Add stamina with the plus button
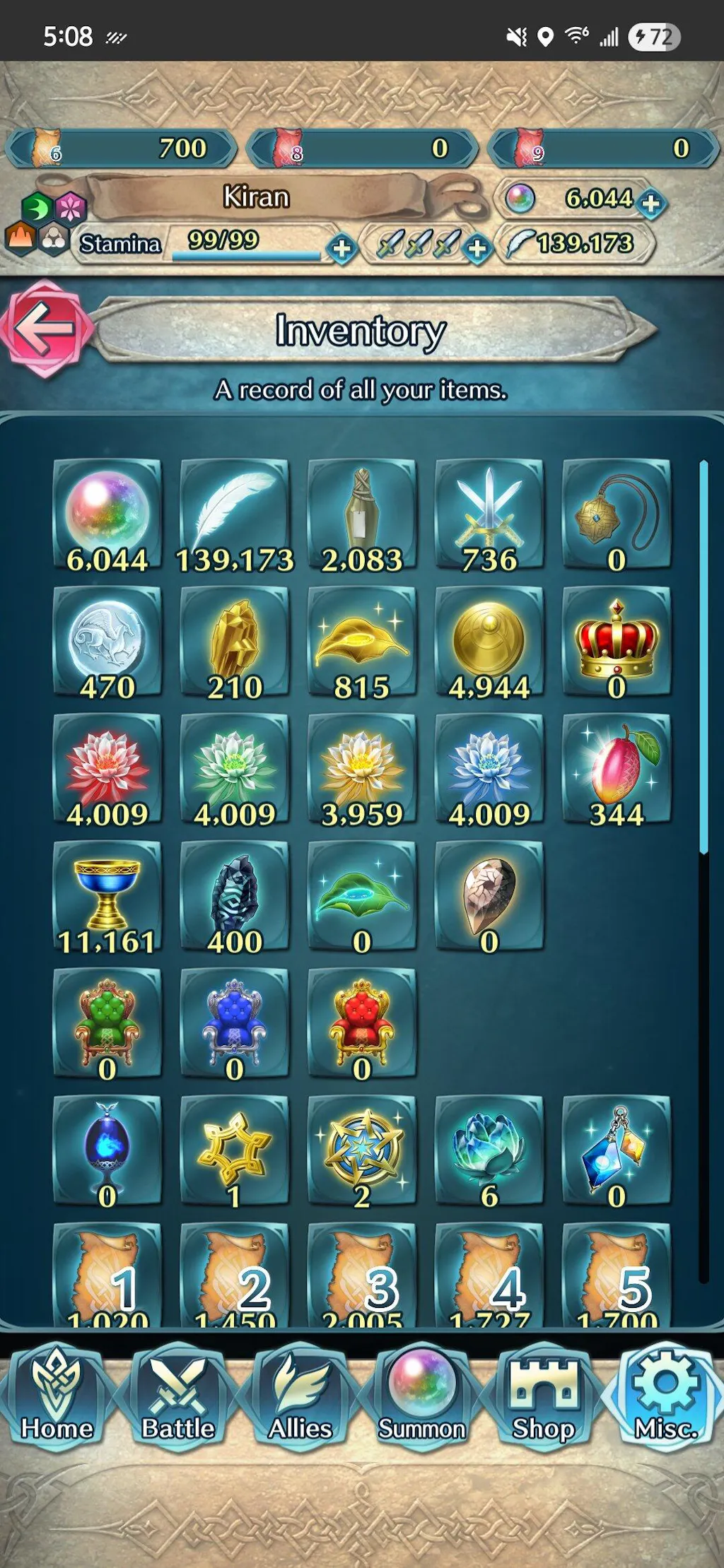Screen dimensions: 724x1568 342,248
